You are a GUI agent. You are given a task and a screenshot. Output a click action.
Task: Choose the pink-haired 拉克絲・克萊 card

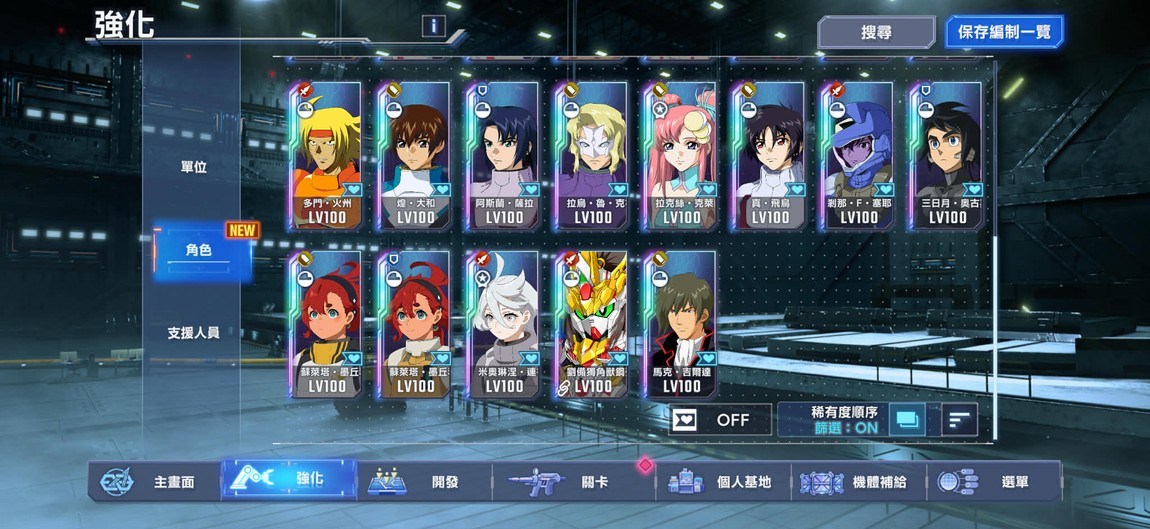682,156
